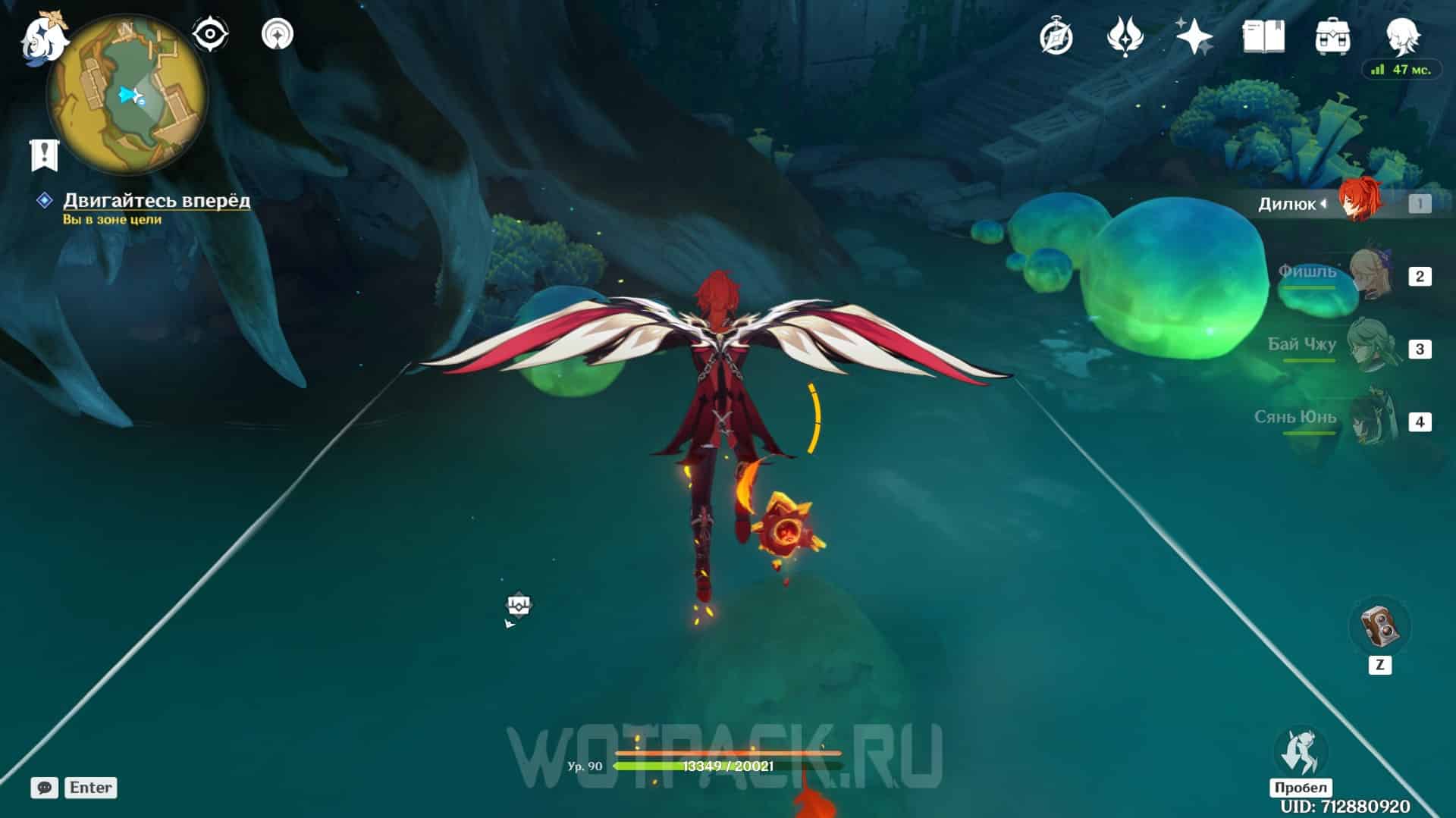Screen dimensions: 1456x818
Task: Open the character profile head icon
Action: coord(1401,35)
